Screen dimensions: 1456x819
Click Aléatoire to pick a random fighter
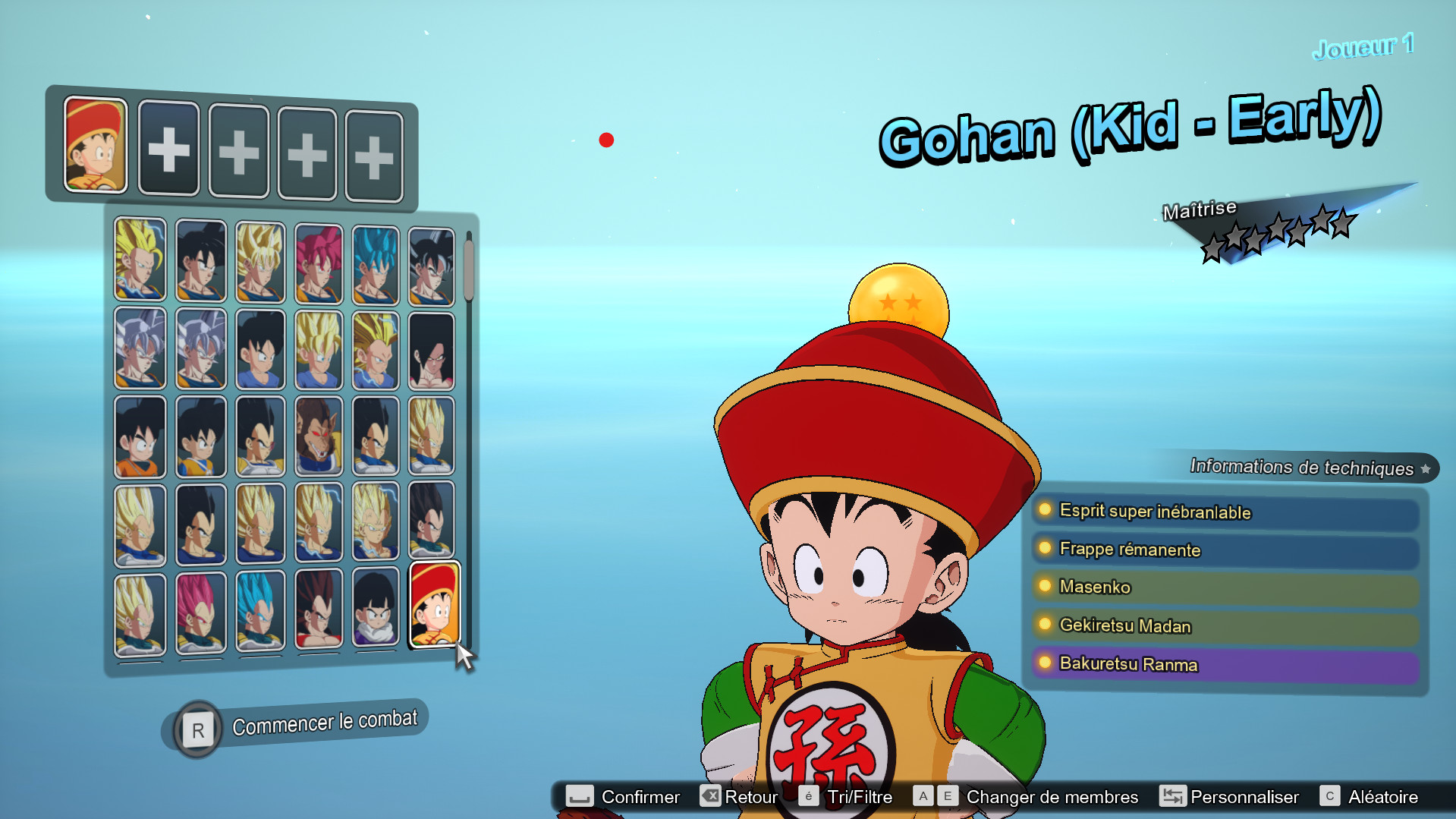[1382, 796]
